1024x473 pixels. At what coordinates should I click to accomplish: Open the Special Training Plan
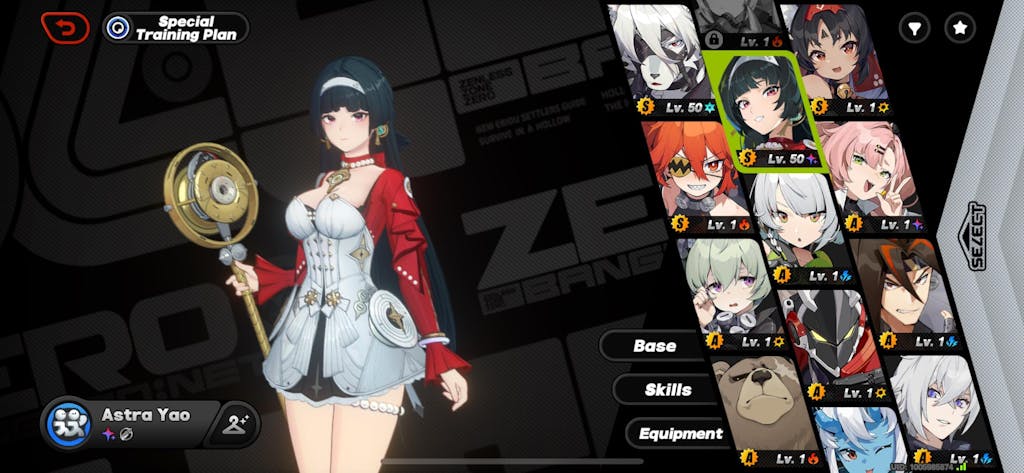[176, 28]
